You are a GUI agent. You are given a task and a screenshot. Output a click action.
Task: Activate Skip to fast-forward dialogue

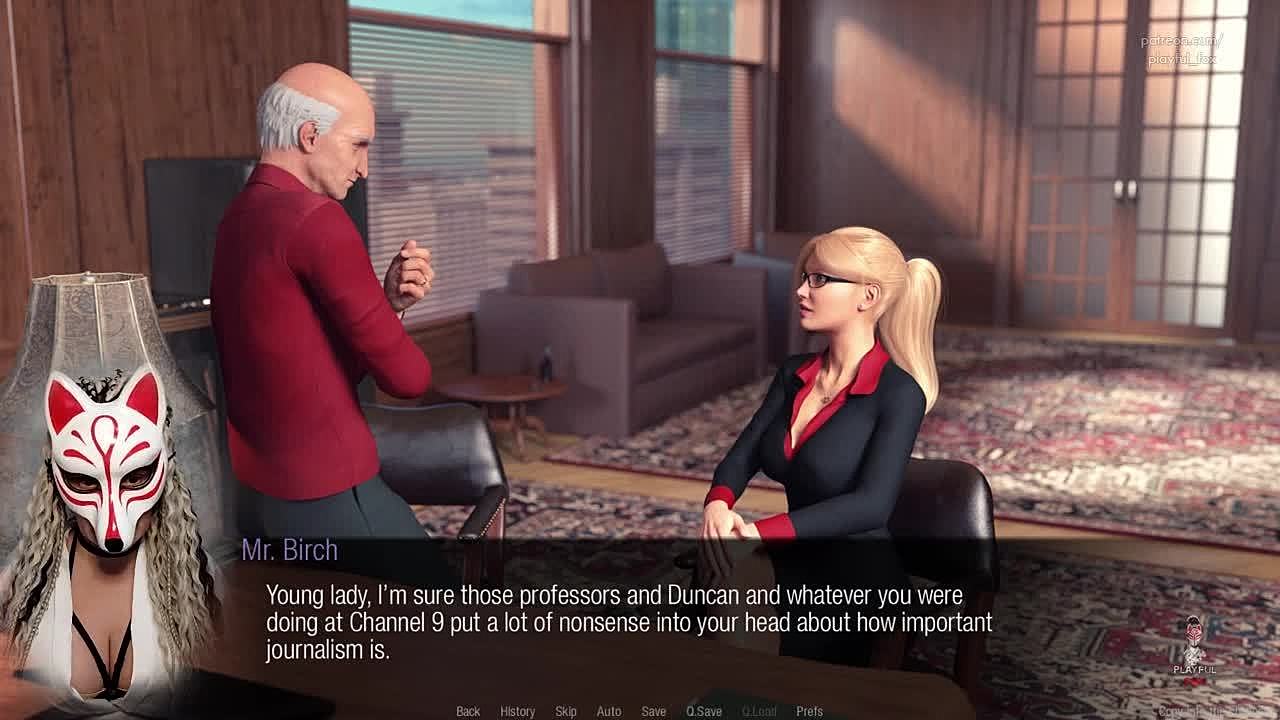pyautogui.click(x=566, y=711)
